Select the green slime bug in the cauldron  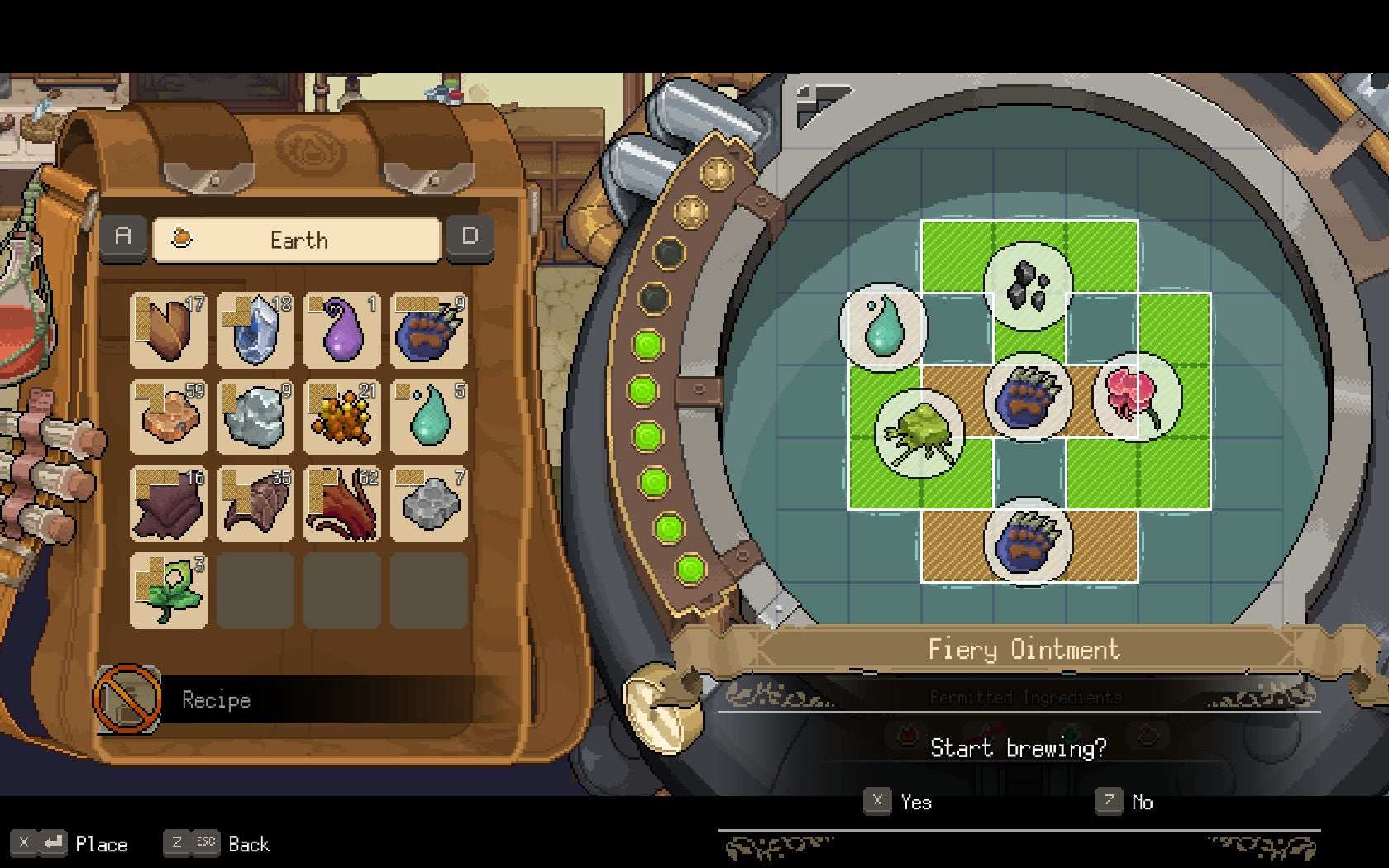[919, 432]
